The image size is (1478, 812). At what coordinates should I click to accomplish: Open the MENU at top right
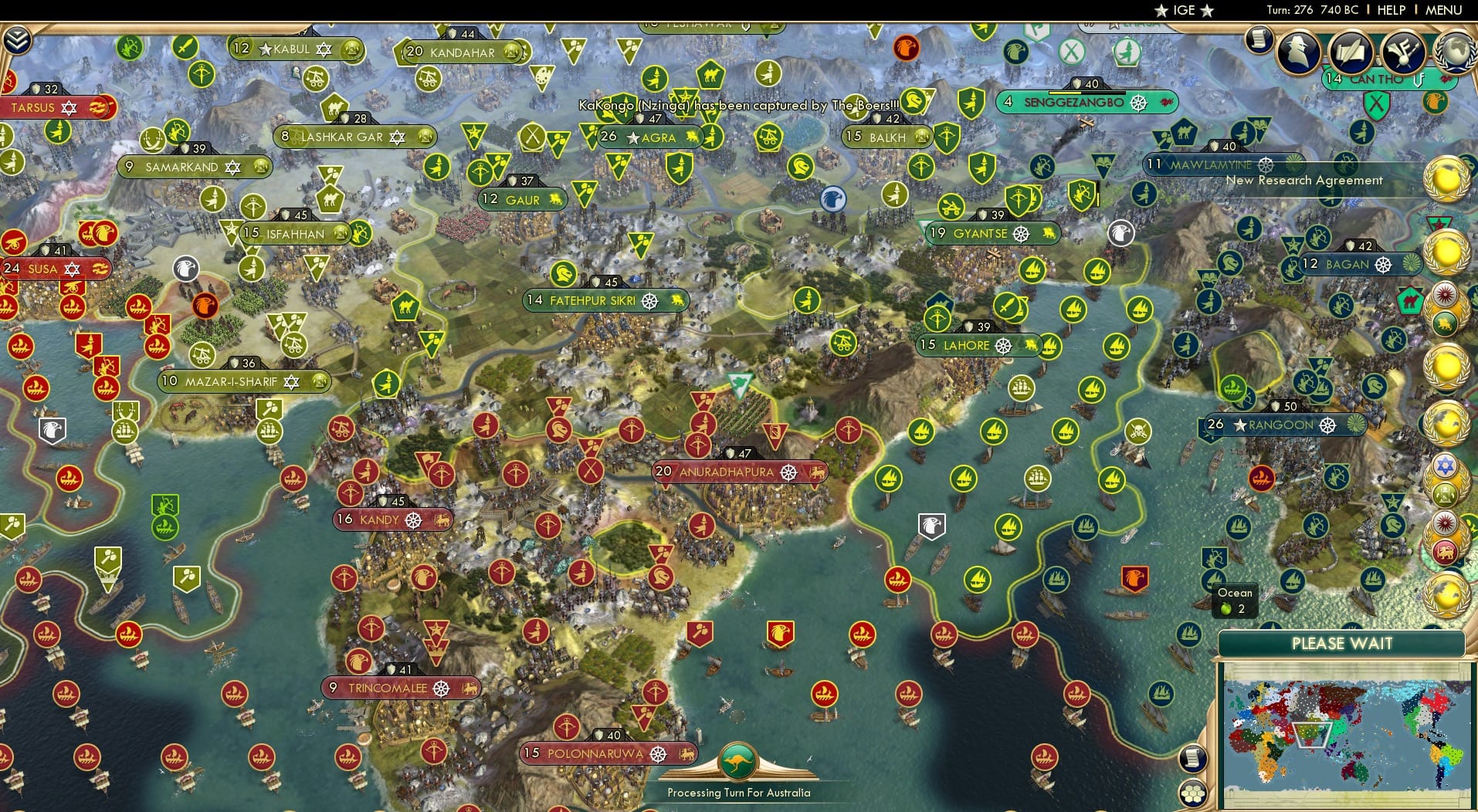click(1445, 10)
